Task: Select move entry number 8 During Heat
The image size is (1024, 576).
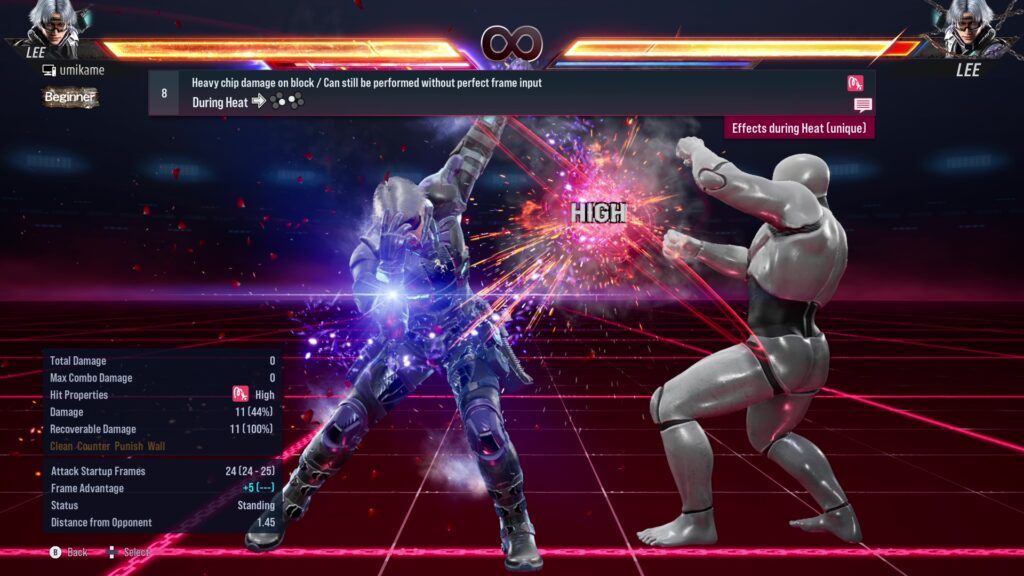Action: [x=500, y=92]
